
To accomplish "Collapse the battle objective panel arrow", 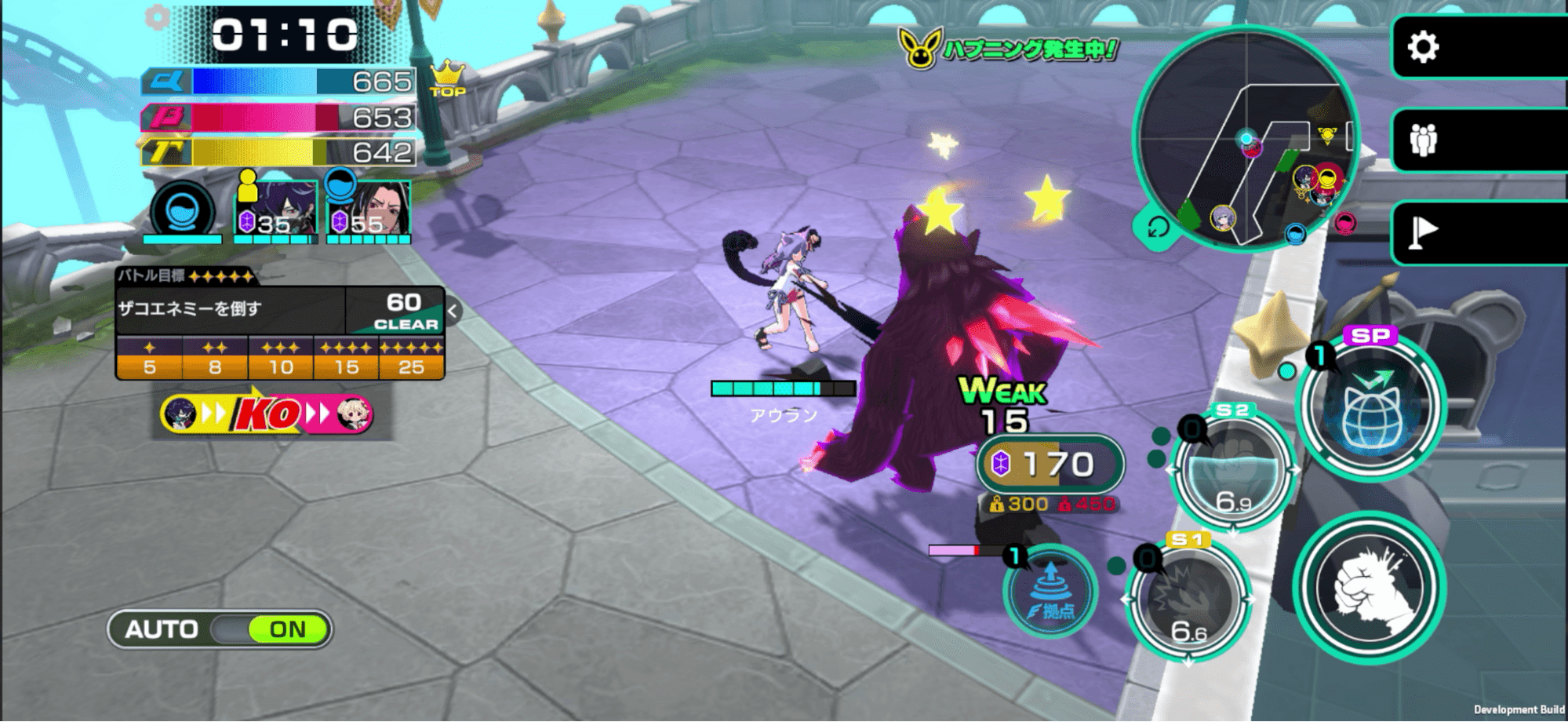I will (453, 311).
